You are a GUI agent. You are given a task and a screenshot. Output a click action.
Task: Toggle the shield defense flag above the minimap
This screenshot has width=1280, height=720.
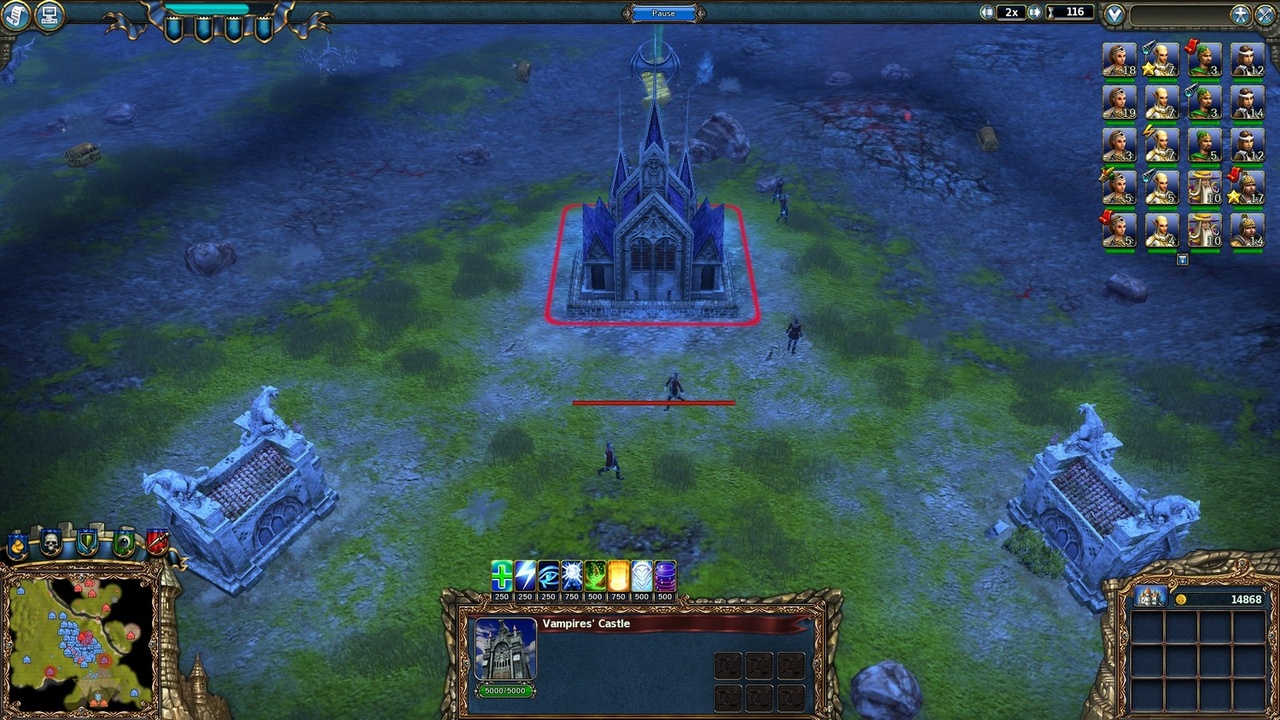point(86,543)
